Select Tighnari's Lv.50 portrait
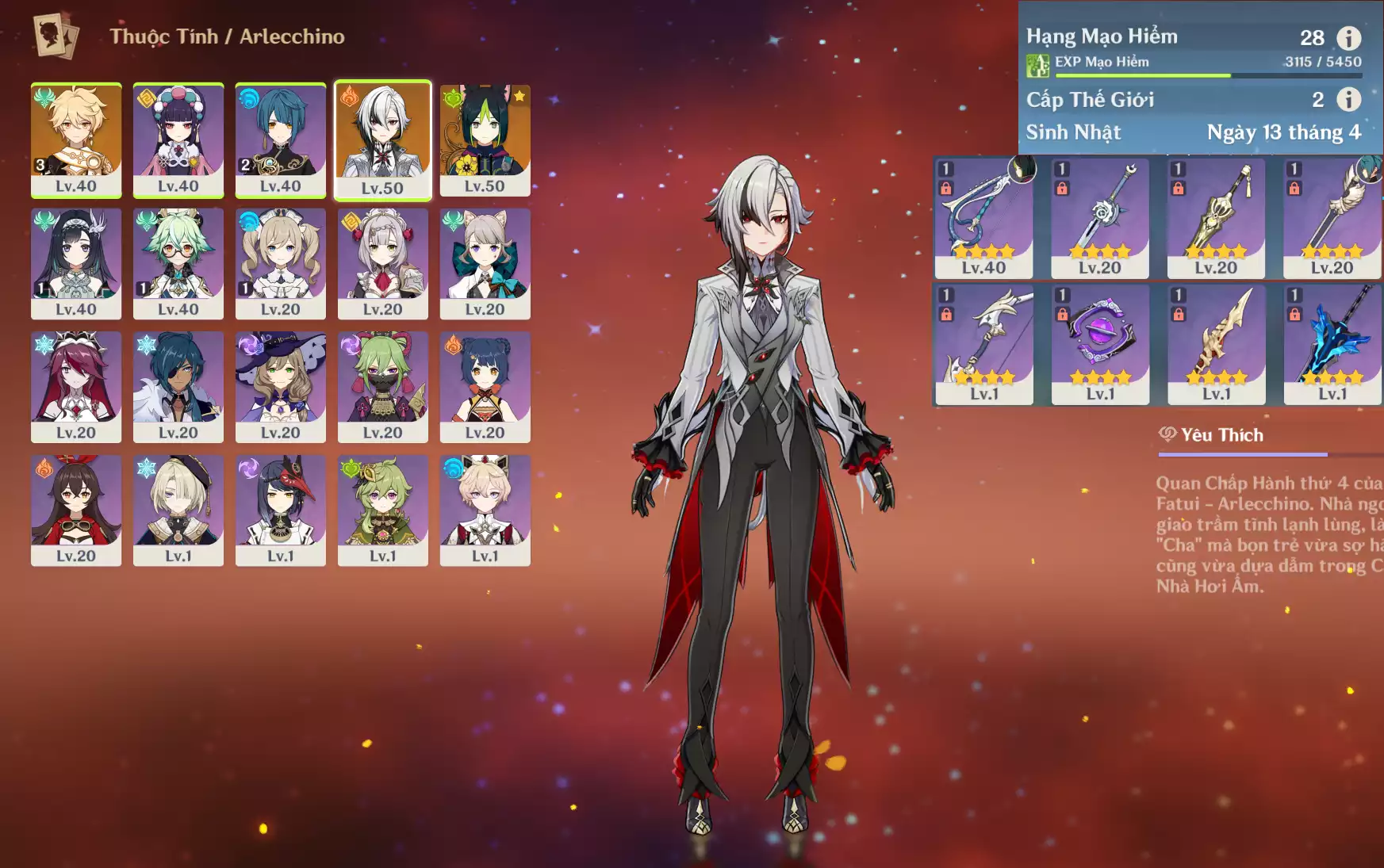This screenshot has width=1384, height=868. pyautogui.click(x=485, y=140)
